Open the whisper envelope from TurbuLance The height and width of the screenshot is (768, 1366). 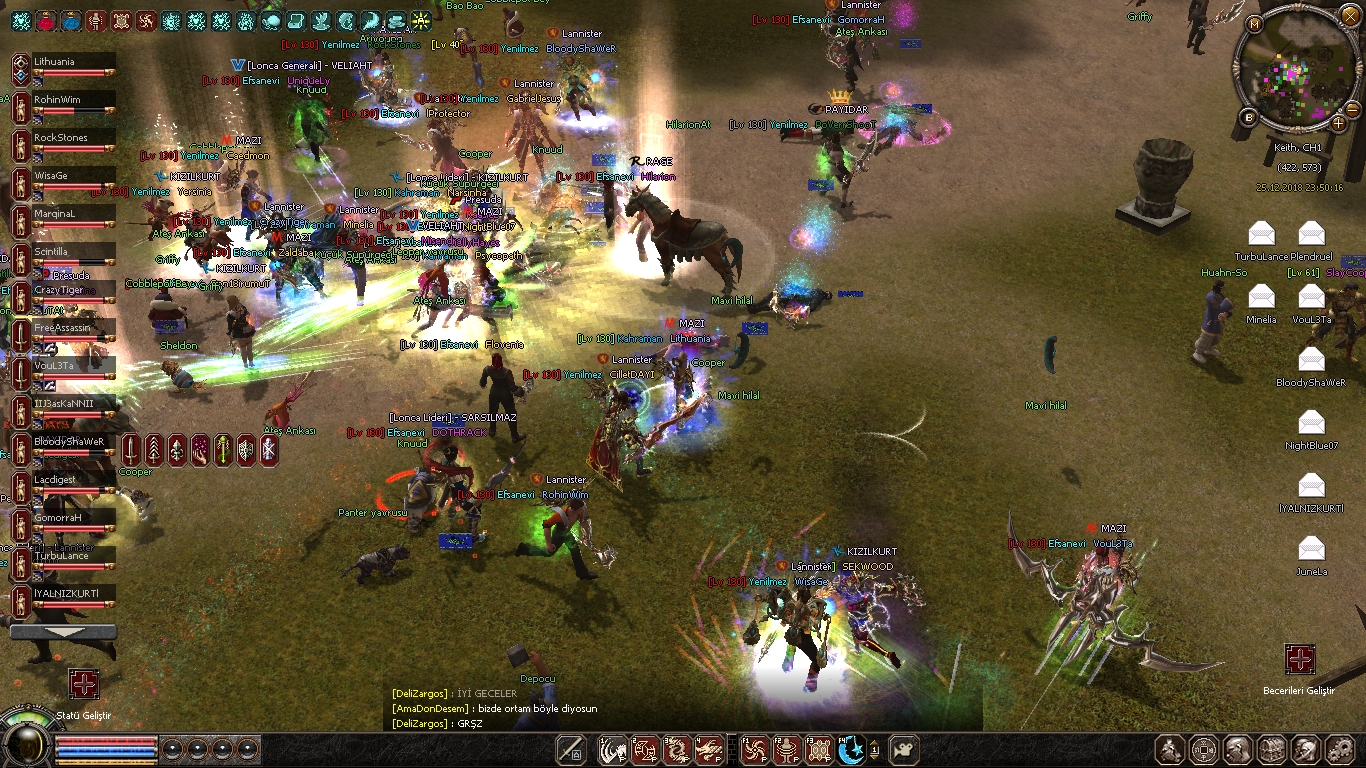click(1262, 234)
